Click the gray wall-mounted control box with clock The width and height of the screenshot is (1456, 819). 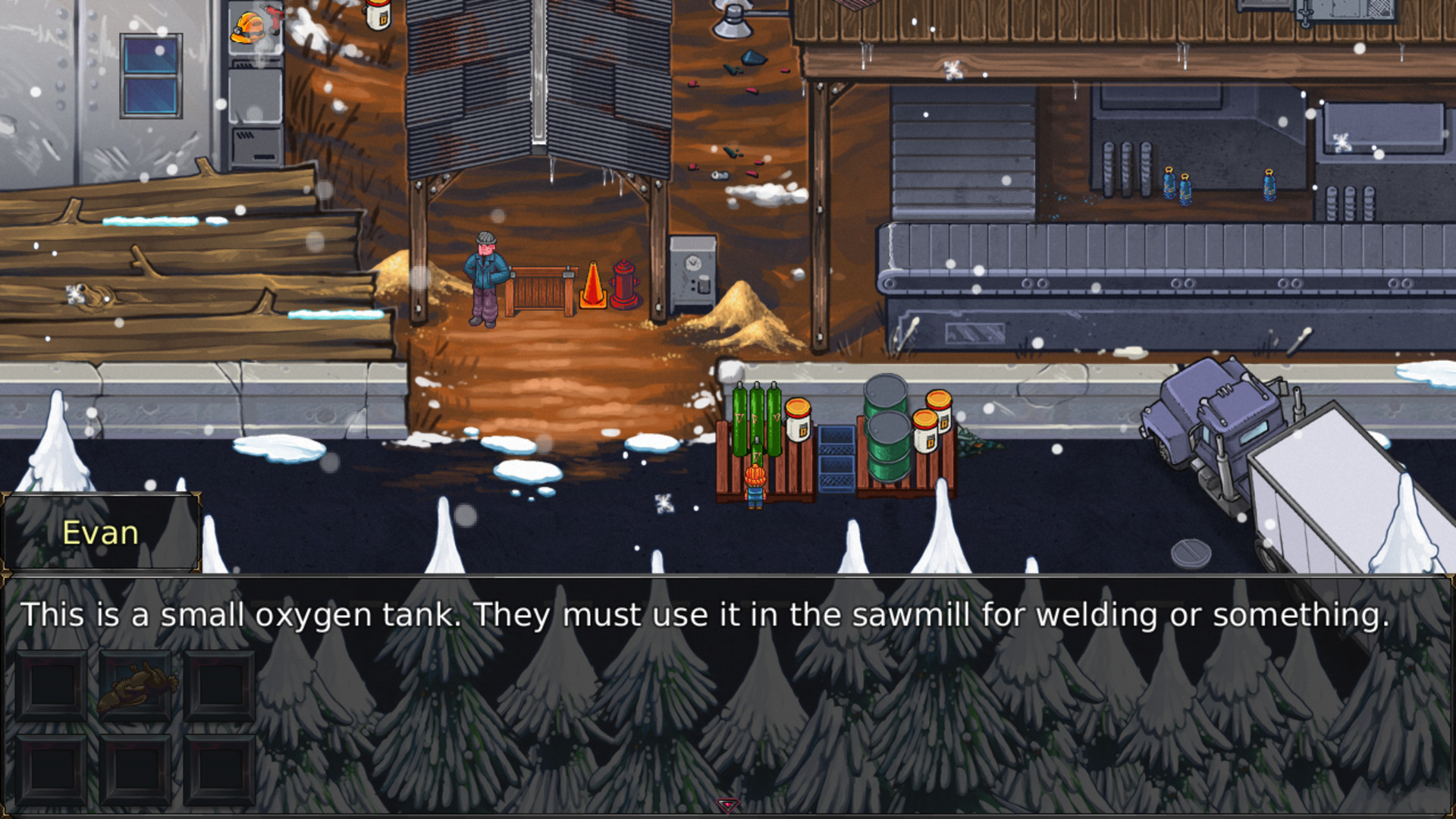pos(692,273)
